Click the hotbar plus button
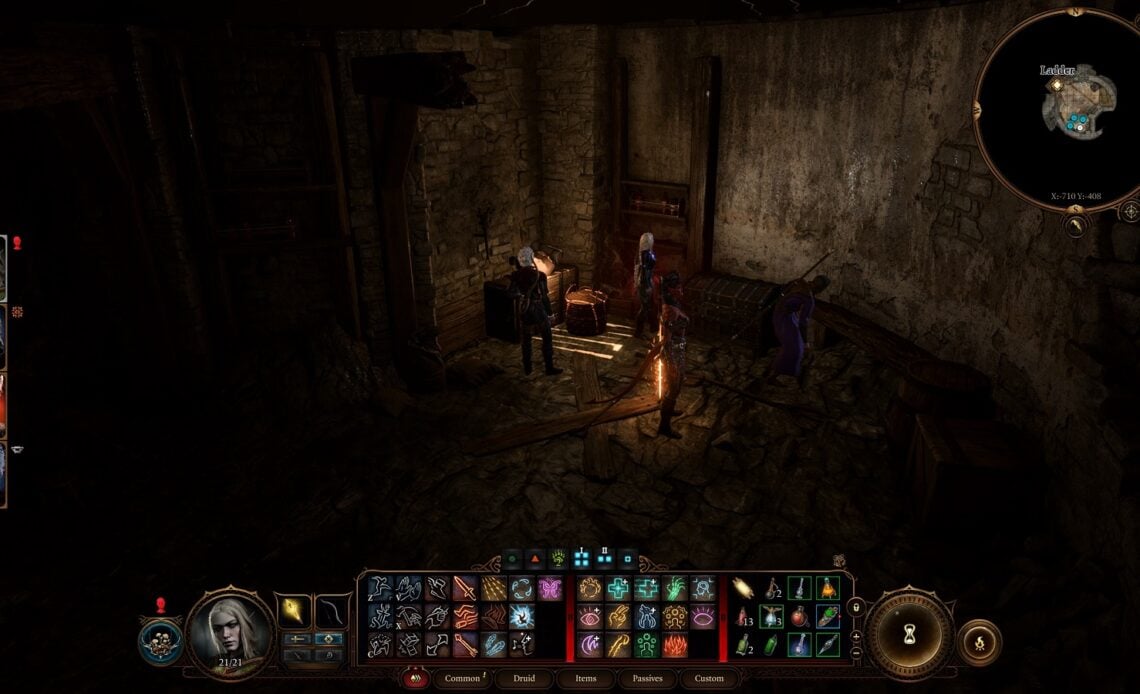This screenshot has width=1140, height=694. click(x=856, y=636)
